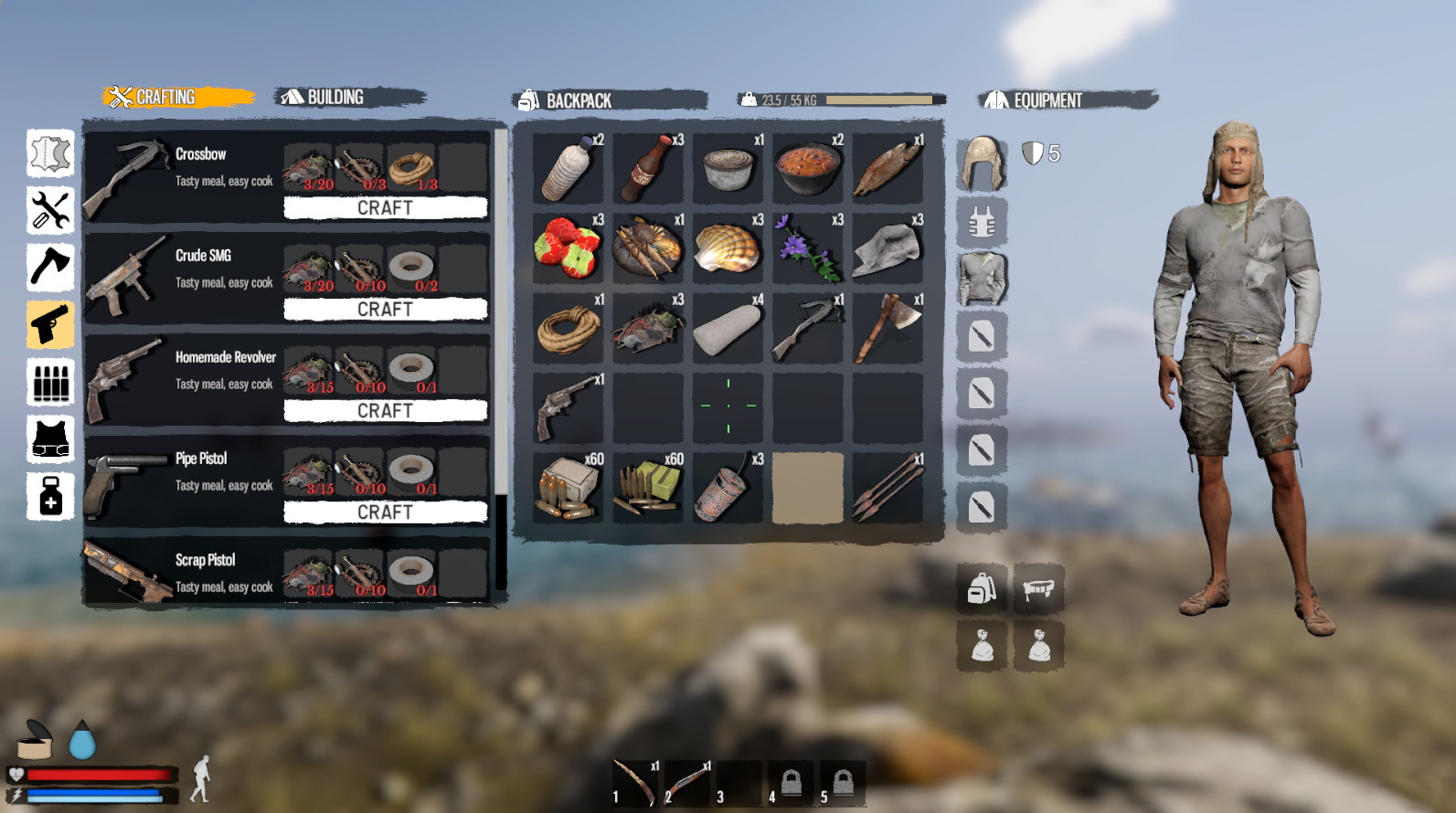
Task: Click the backpack equipment slot
Action: coord(981,588)
